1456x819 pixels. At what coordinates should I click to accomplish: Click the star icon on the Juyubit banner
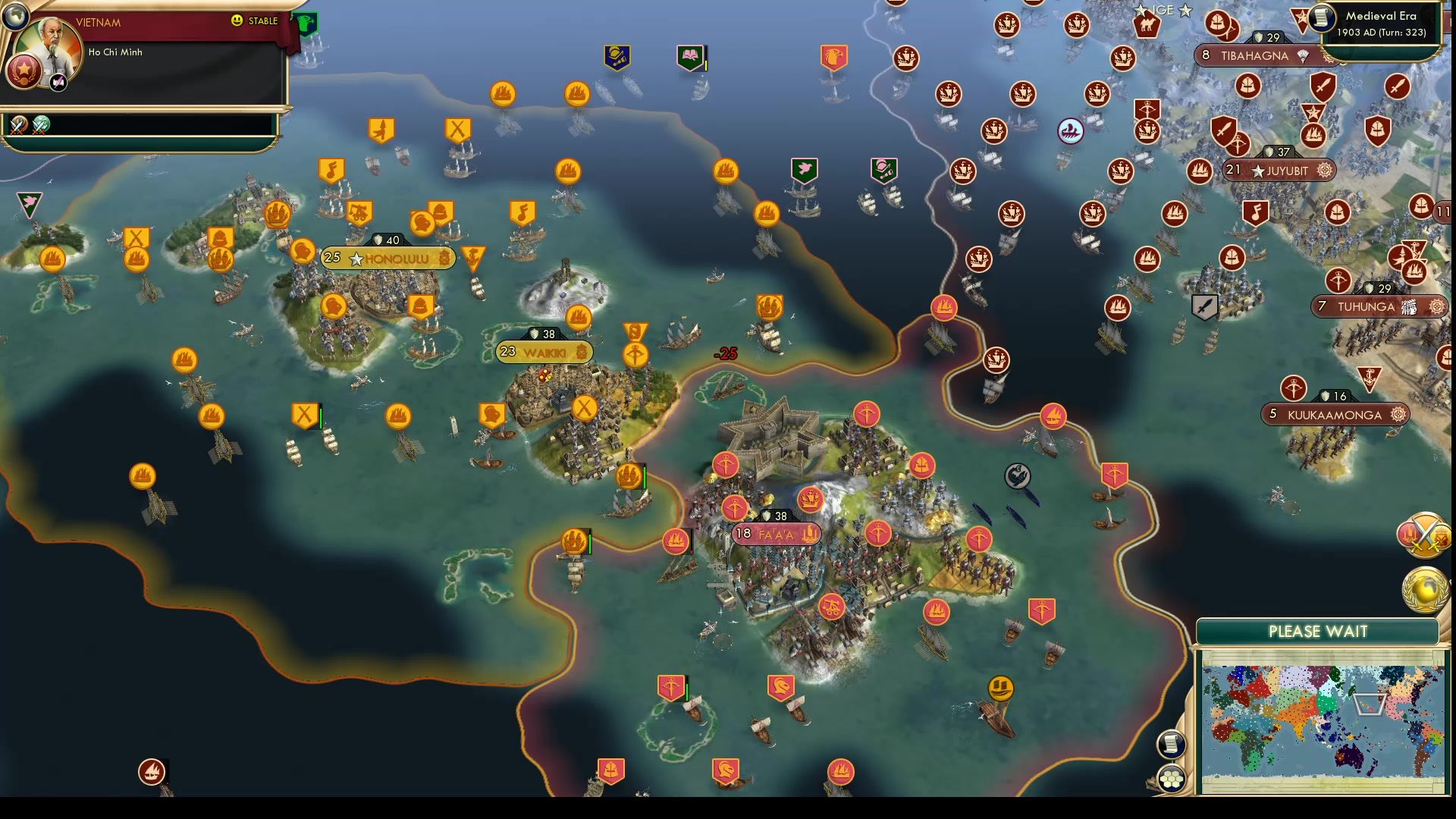click(1258, 171)
